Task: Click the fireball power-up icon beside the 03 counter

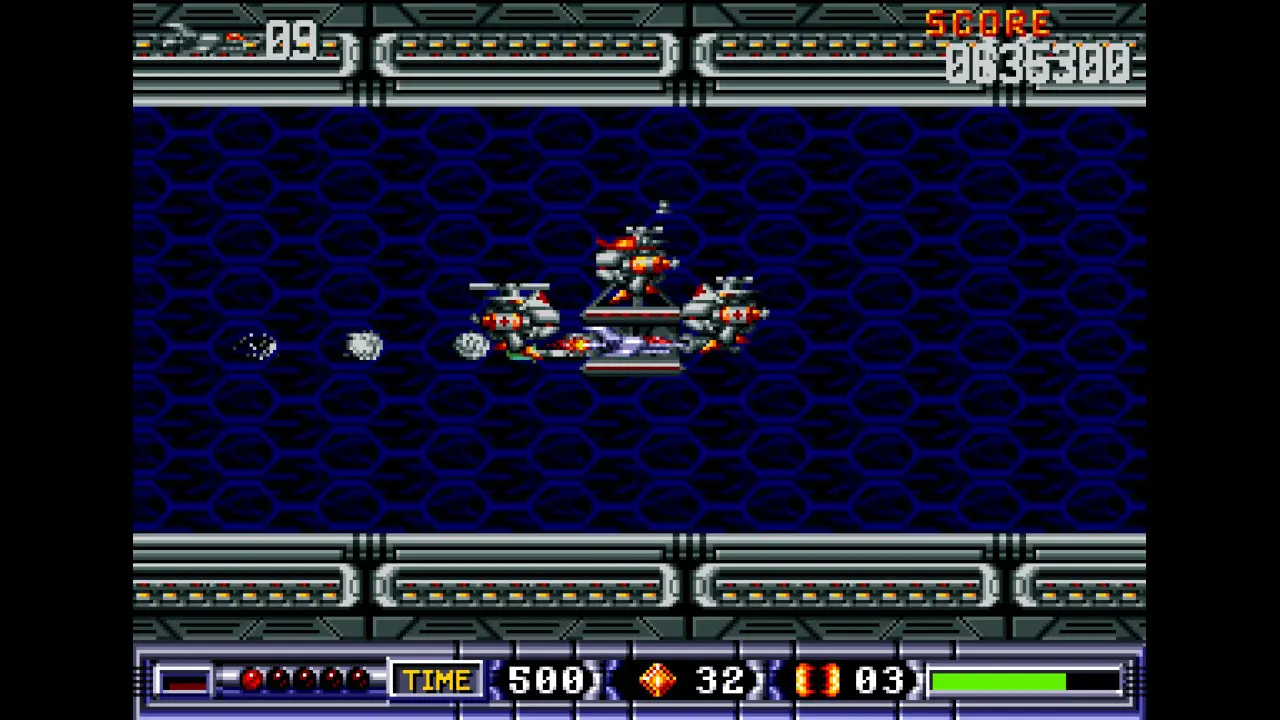Action: [x=818, y=680]
